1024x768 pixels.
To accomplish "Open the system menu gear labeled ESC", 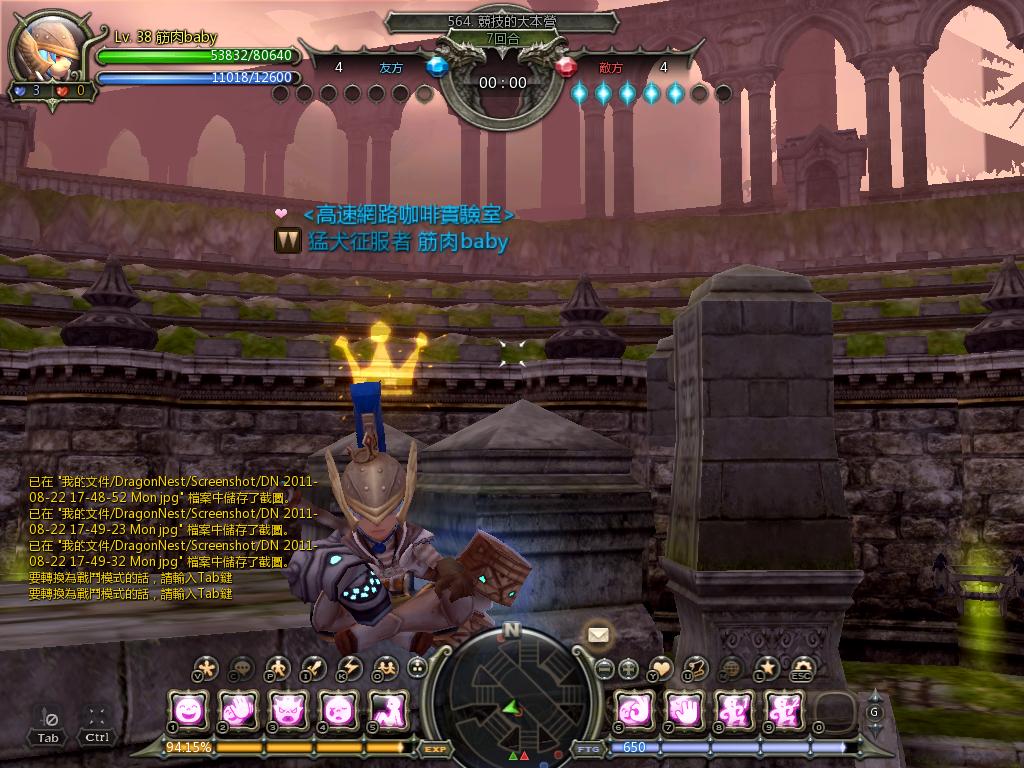I will (802, 668).
